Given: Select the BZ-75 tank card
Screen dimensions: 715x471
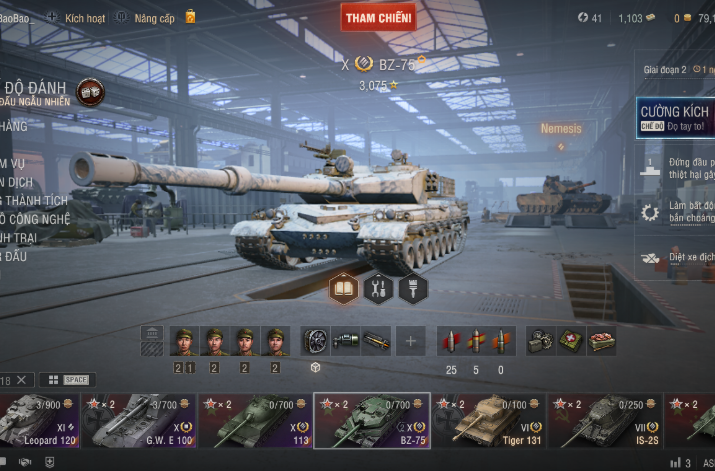Looking at the screenshot, I should tap(372, 419).
